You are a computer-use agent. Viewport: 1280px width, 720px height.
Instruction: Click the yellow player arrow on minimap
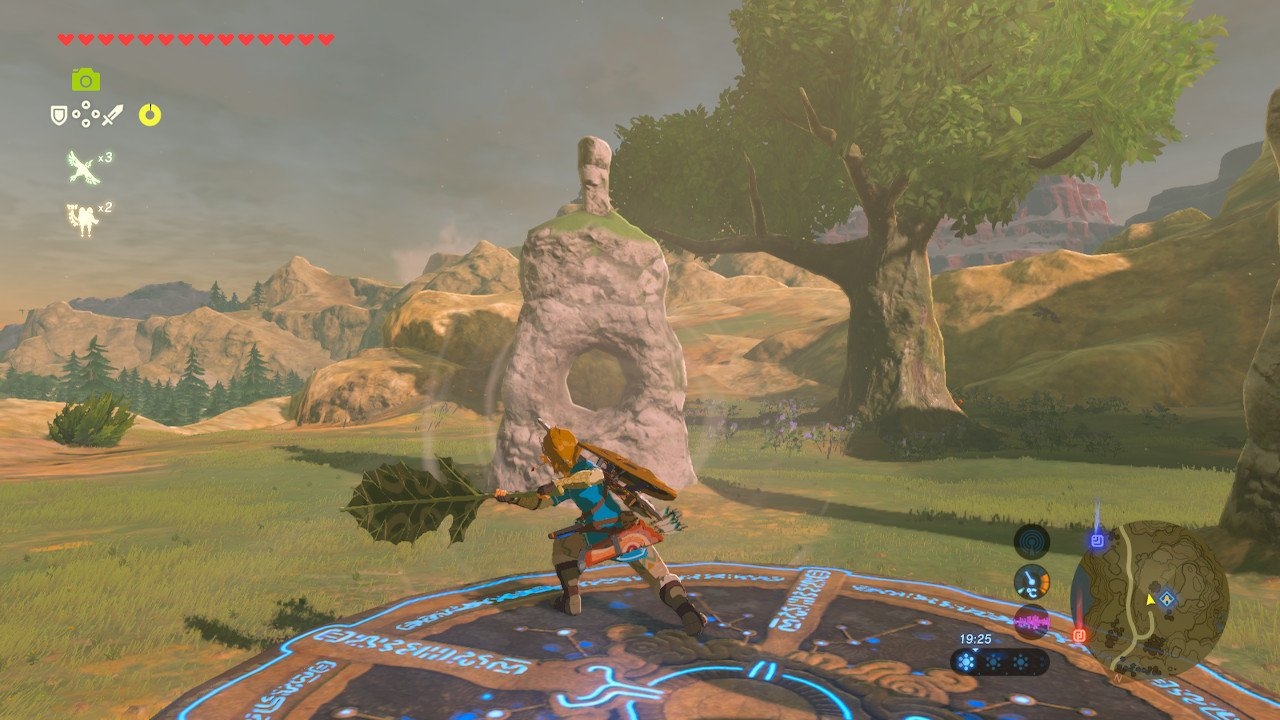tap(1151, 599)
